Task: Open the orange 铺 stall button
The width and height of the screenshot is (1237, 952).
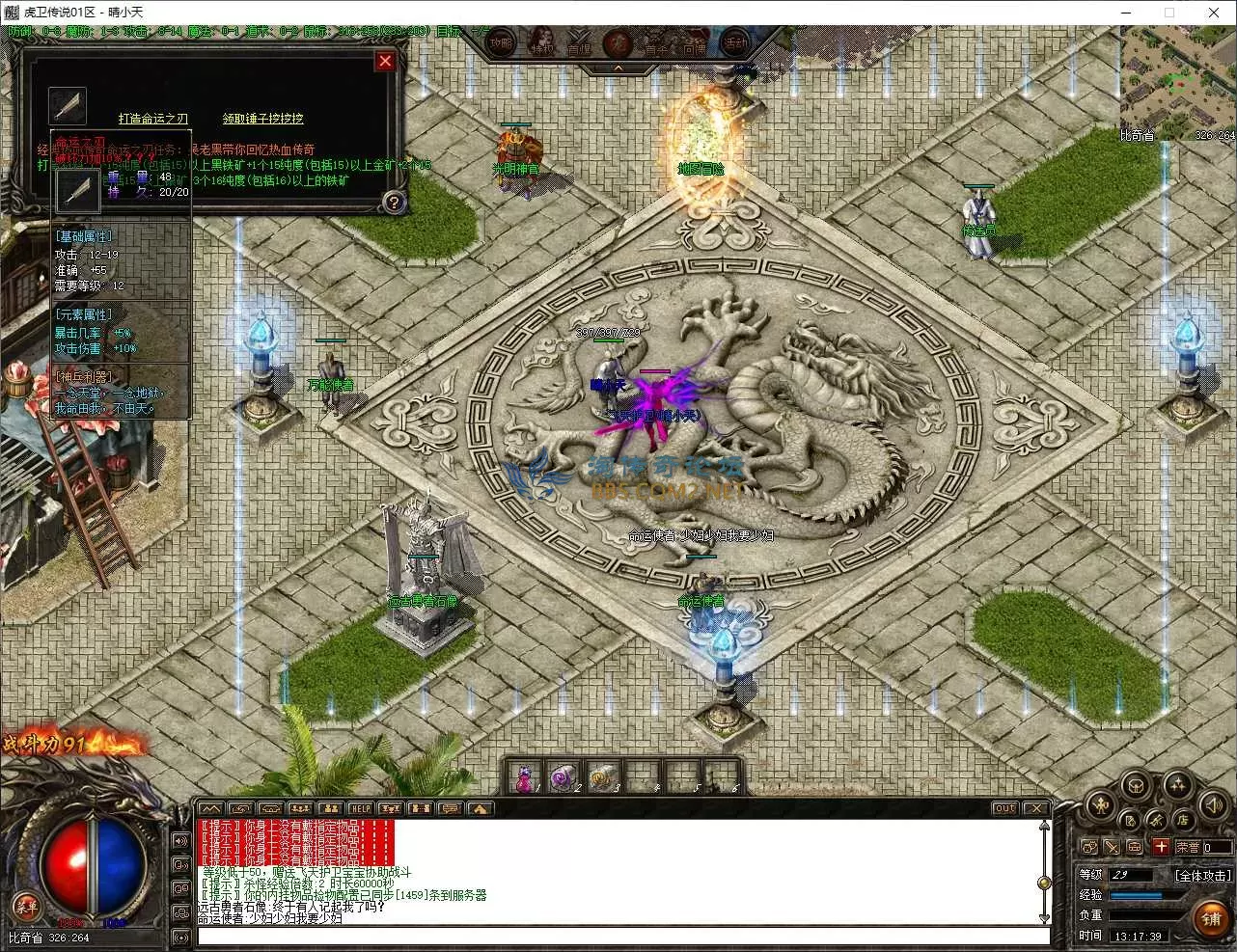Action: (x=1211, y=917)
